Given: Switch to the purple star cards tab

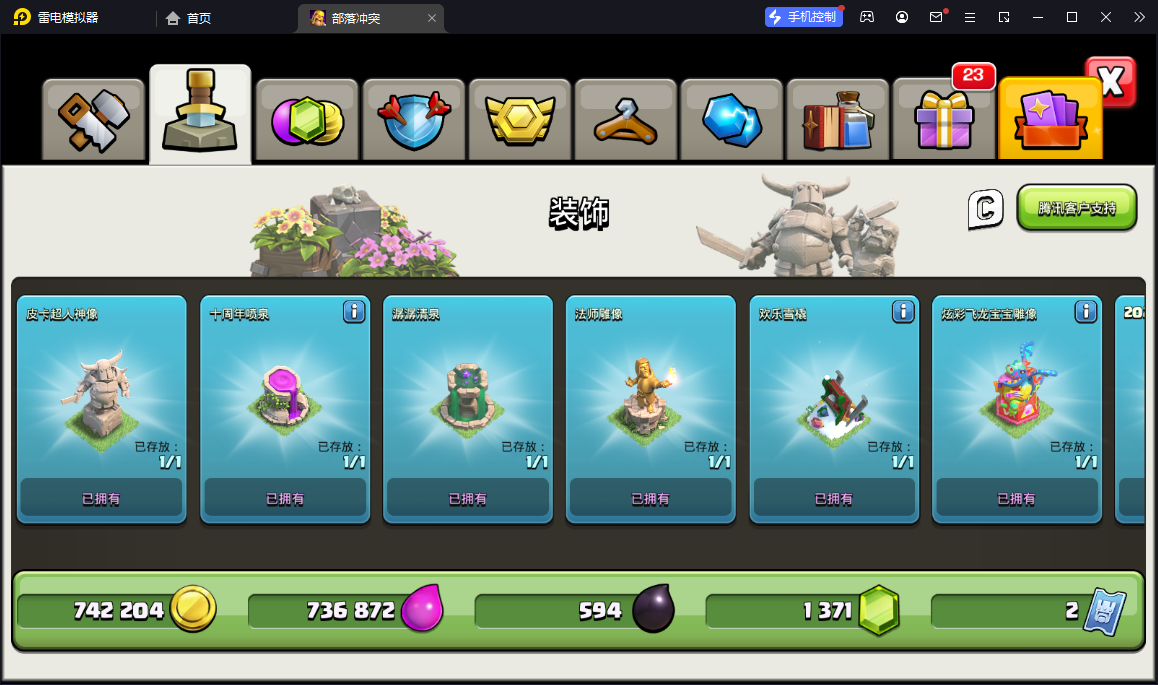Looking at the screenshot, I should pos(1049,119).
